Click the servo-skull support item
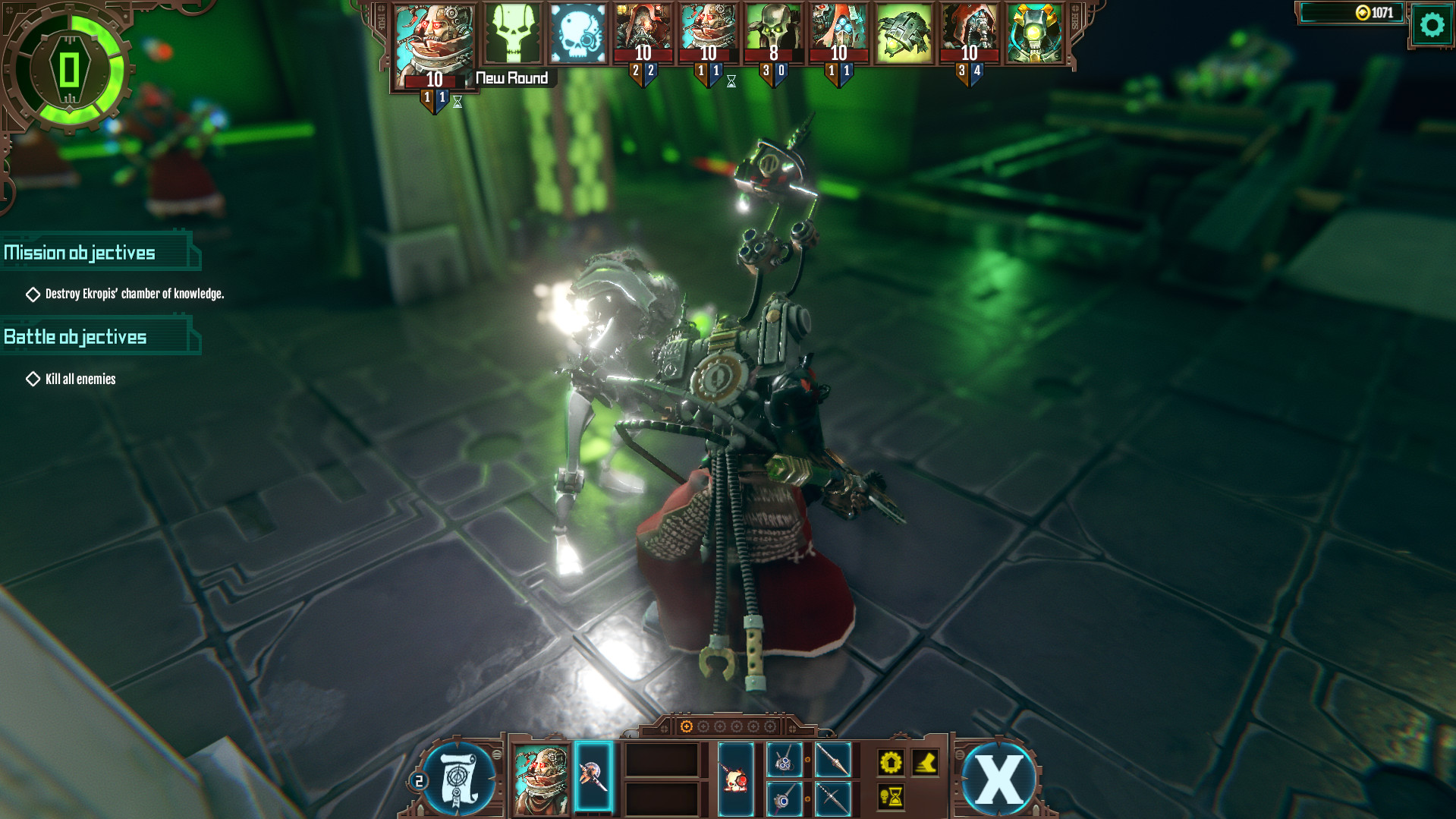 [733, 779]
